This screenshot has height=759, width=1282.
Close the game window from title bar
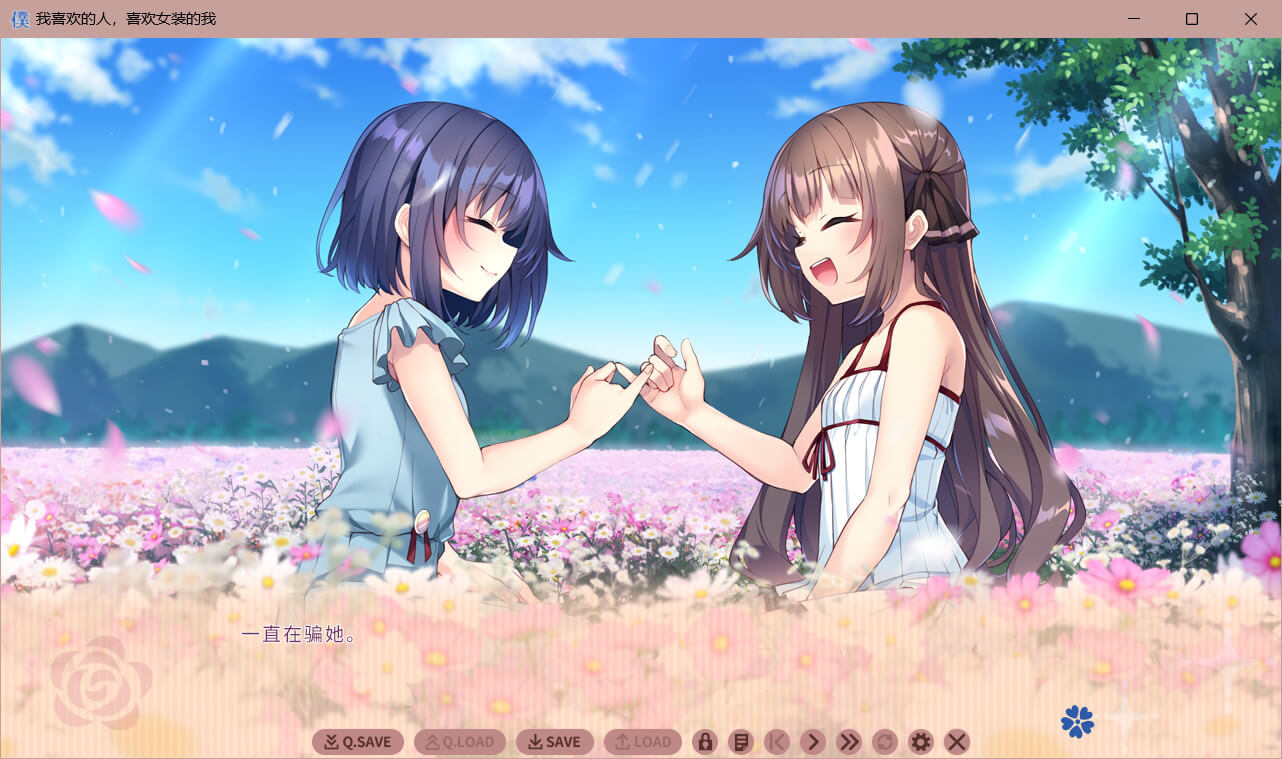(x=1251, y=19)
